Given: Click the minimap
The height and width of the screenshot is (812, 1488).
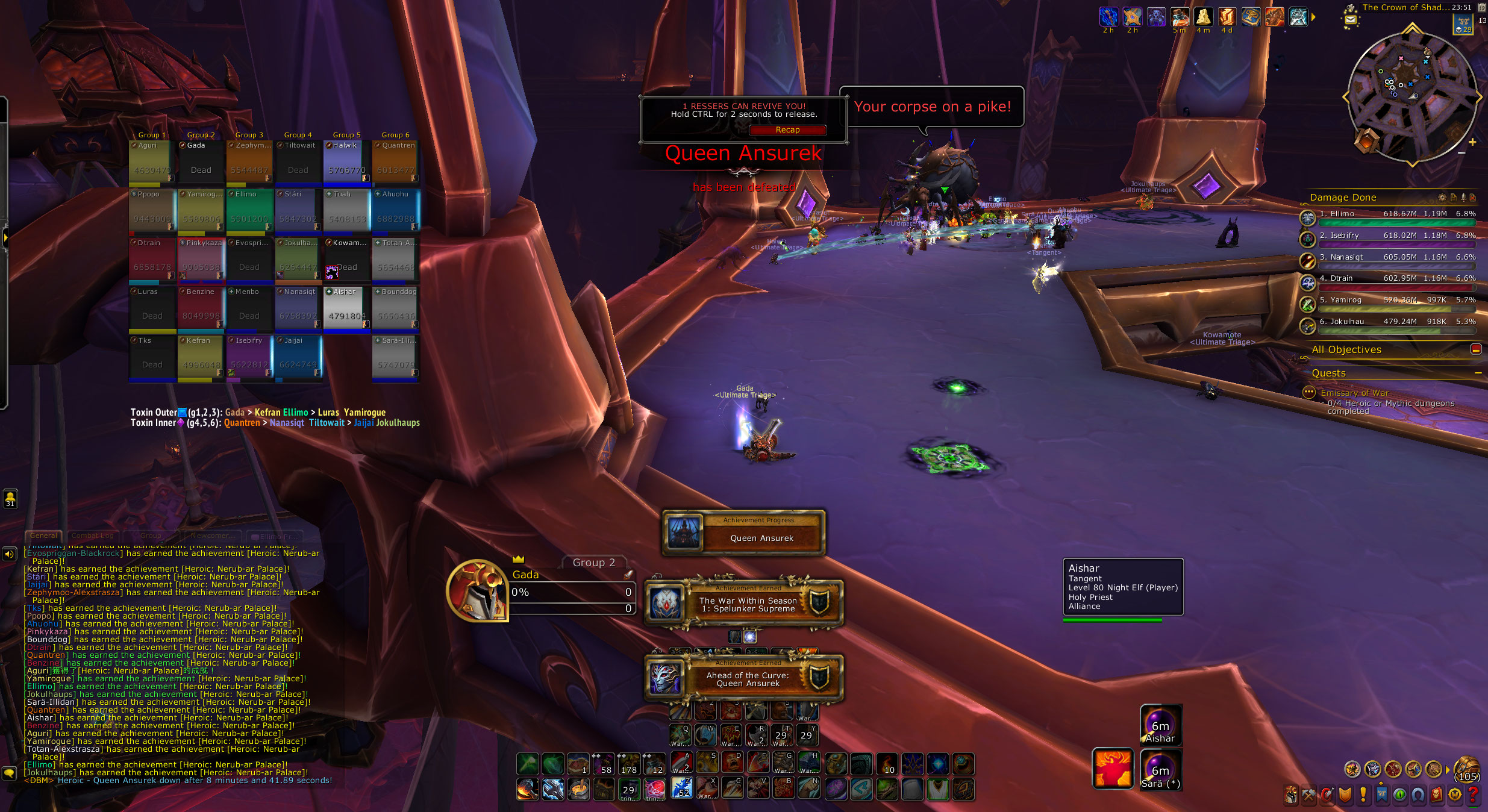Looking at the screenshot, I should pyautogui.click(x=1411, y=96).
